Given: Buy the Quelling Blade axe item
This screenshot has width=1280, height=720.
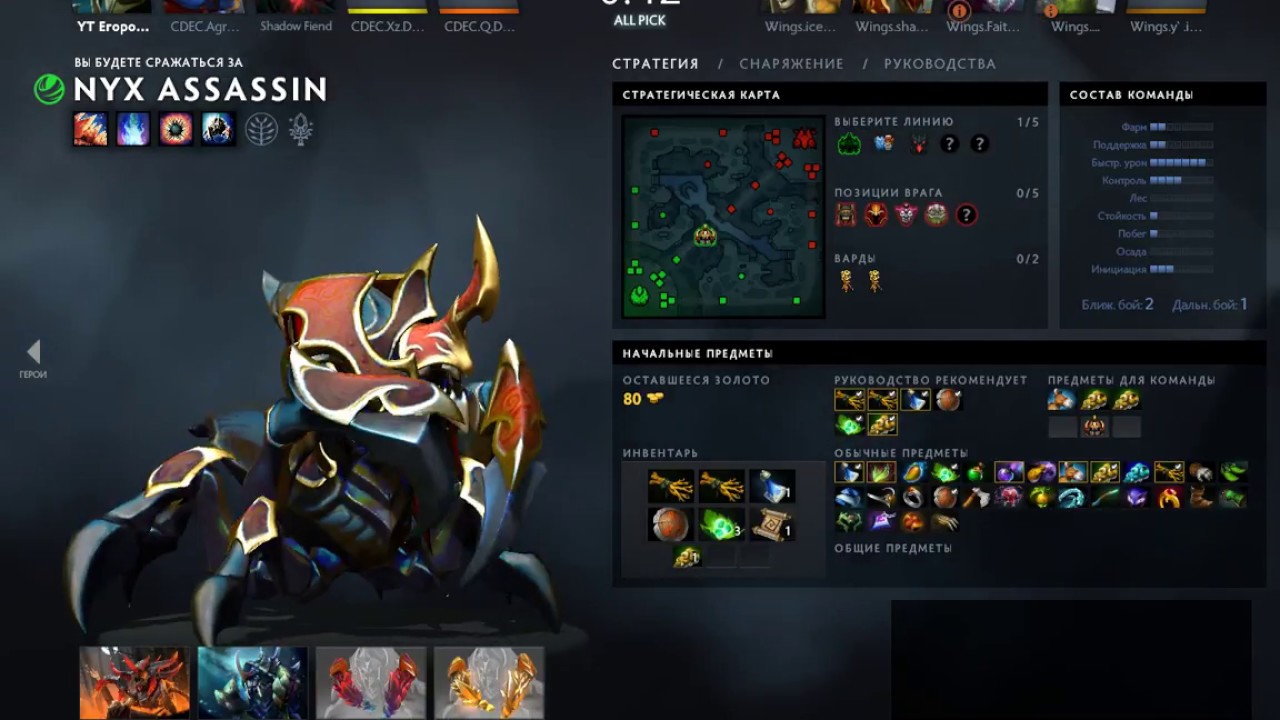Looking at the screenshot, I should [976, 497].
